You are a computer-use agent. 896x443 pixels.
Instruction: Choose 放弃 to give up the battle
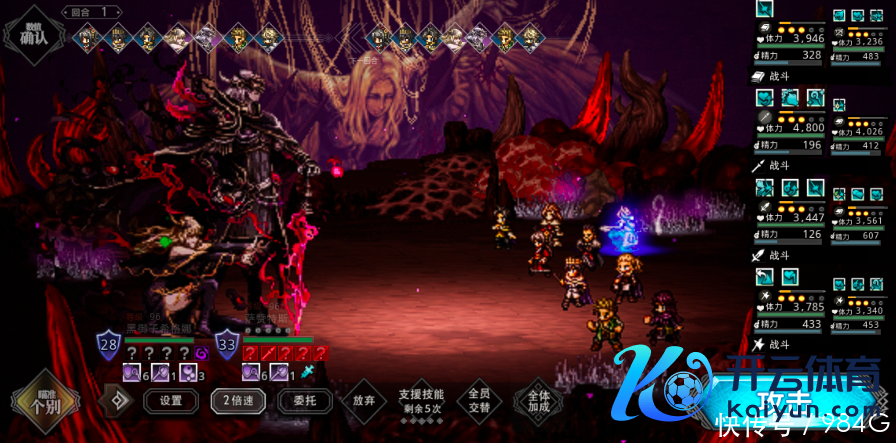[363, 401]
